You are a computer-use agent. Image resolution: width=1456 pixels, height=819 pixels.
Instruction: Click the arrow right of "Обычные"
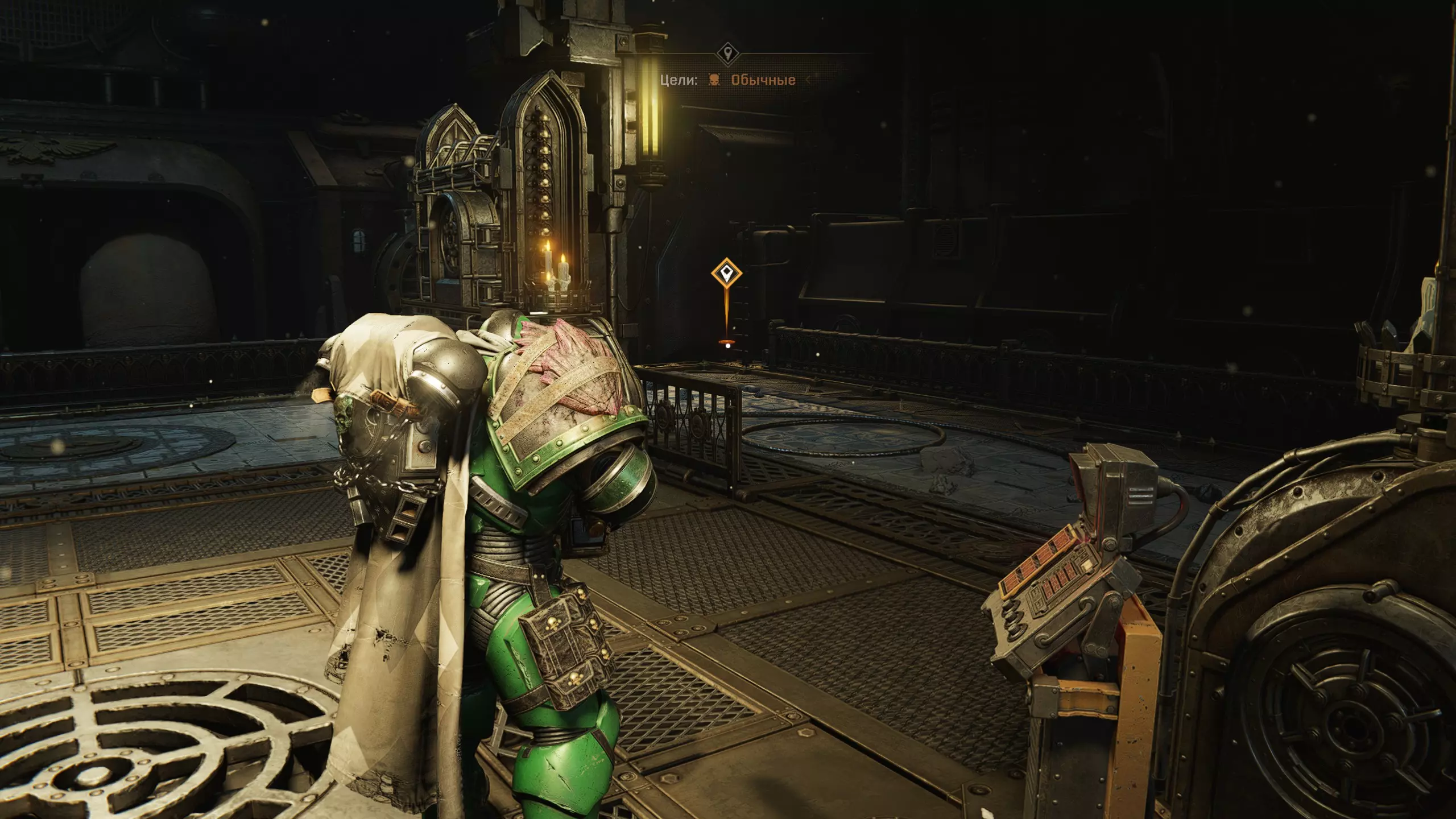(808, 80)
